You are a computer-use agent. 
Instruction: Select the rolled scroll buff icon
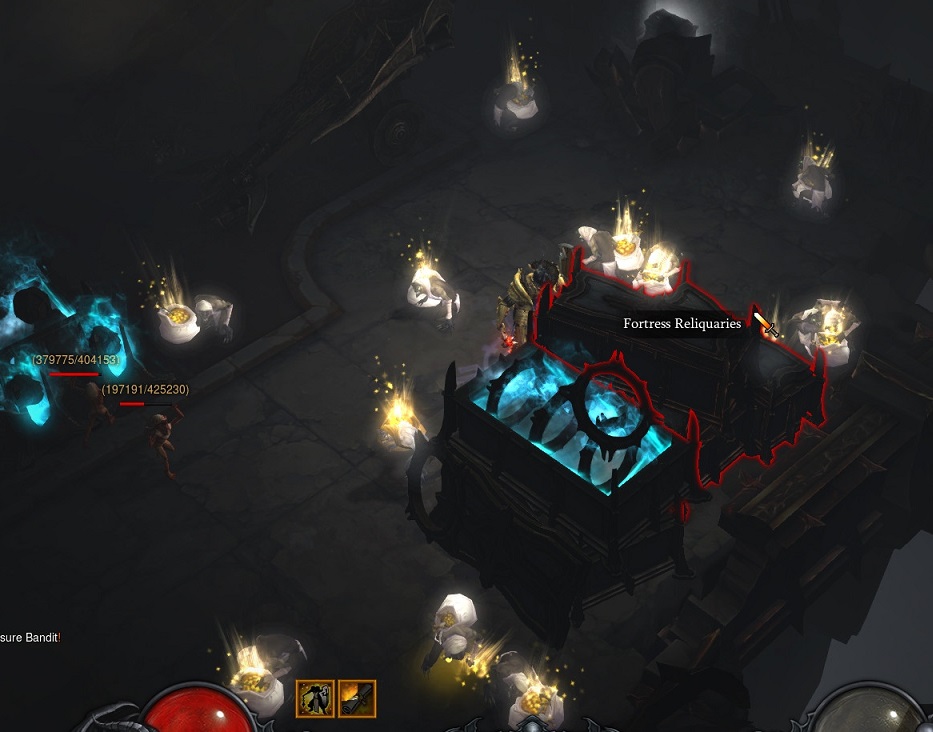point(357,698)
